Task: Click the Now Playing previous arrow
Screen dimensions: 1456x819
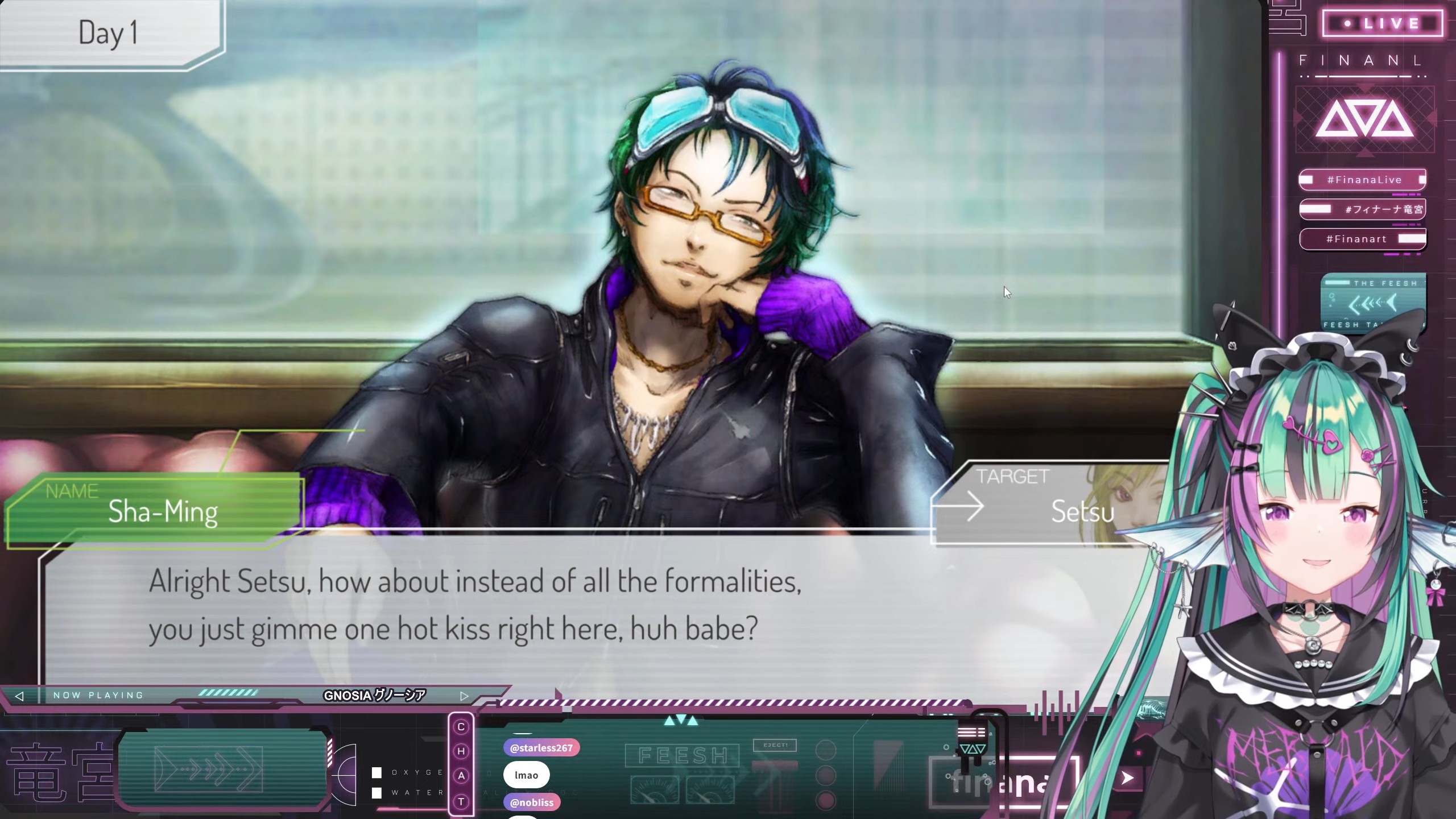Action: pos(19,696)
